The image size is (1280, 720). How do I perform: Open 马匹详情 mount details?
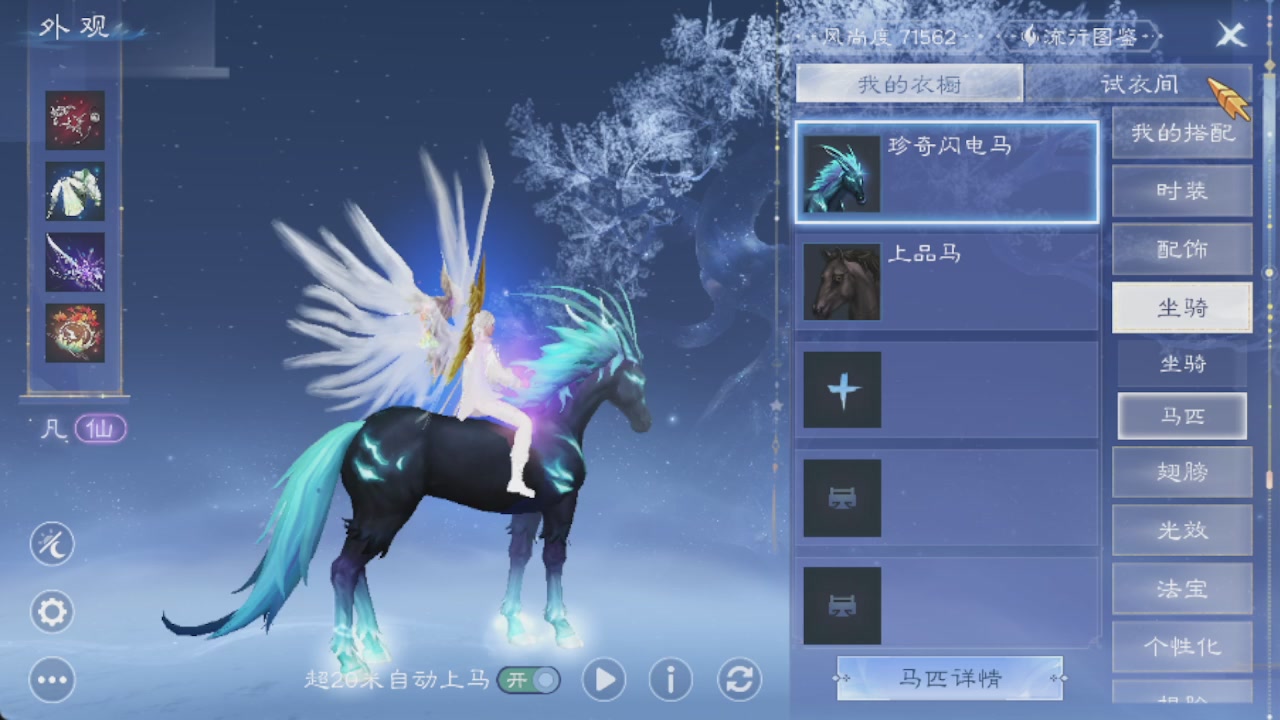point(949,679)
